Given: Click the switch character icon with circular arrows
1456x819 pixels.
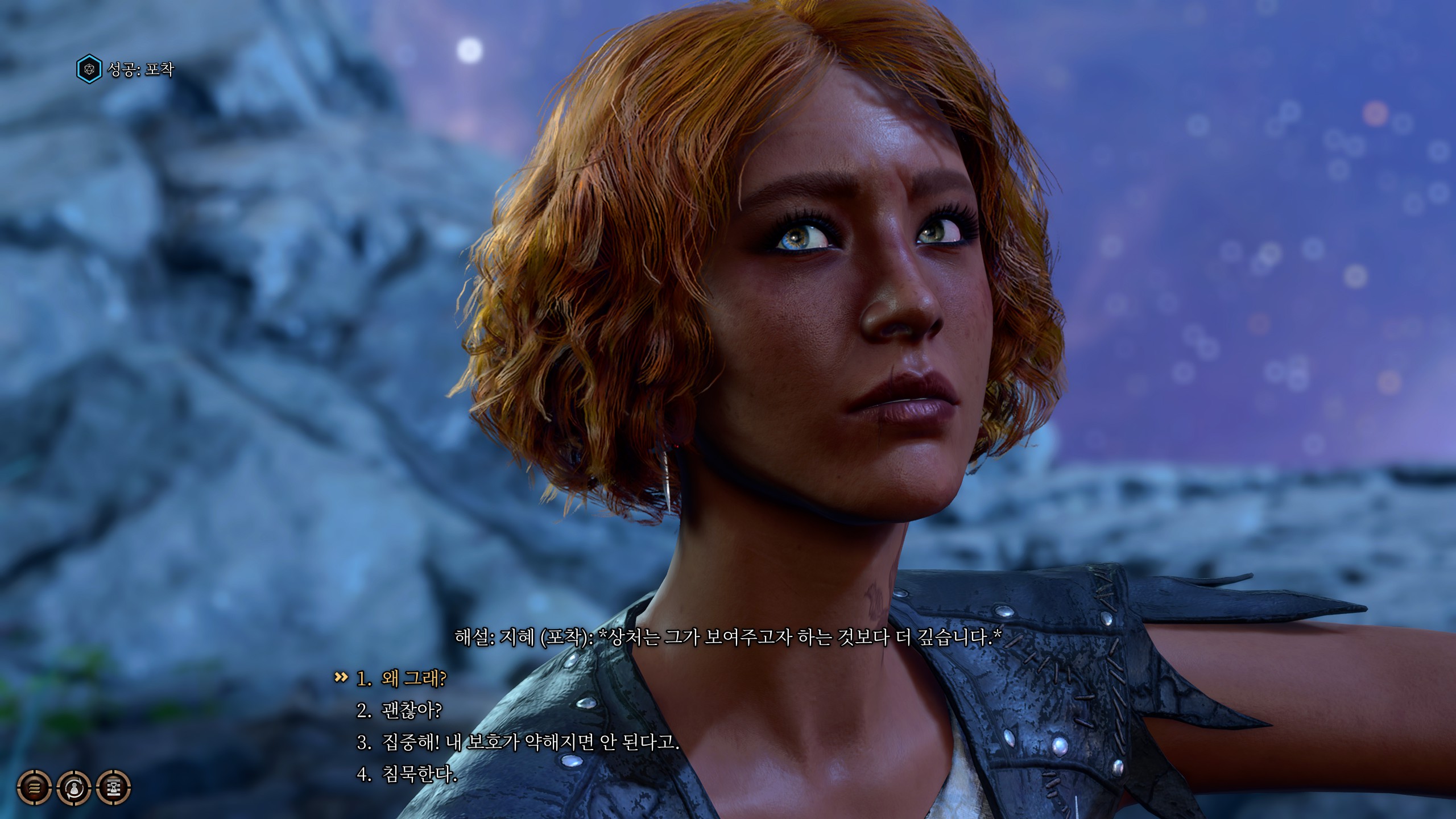Looking at the screenshot, I should 74,788.
